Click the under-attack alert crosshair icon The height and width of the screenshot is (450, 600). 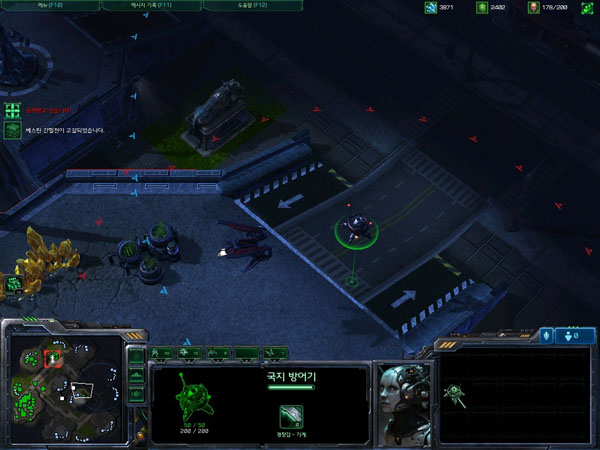(x=12, y=110)
